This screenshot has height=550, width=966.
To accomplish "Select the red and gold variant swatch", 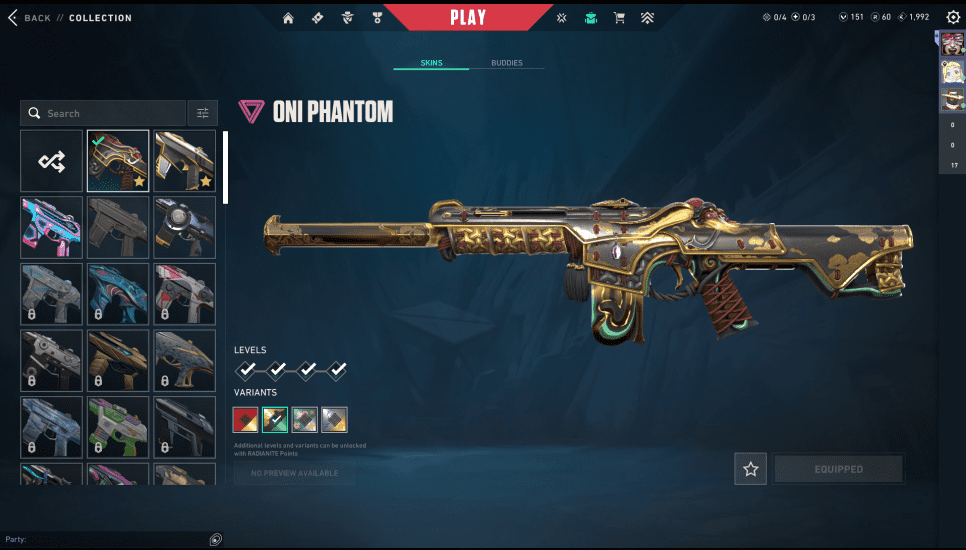I will point(245,419).
